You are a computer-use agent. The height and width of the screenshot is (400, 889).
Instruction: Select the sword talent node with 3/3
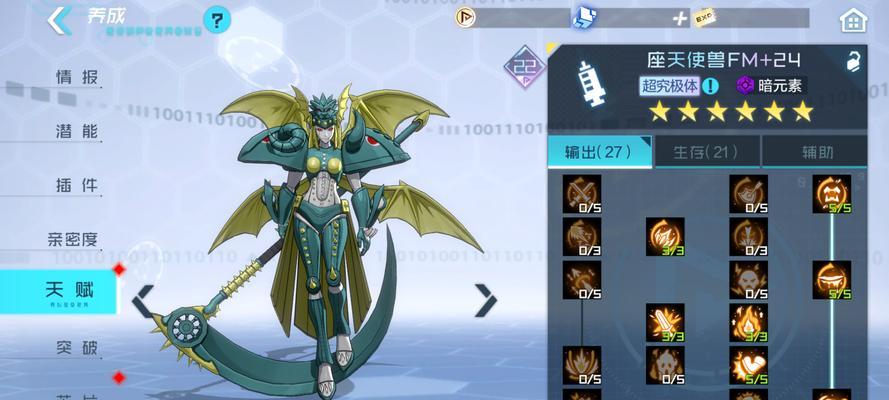[x=665, y=320]
